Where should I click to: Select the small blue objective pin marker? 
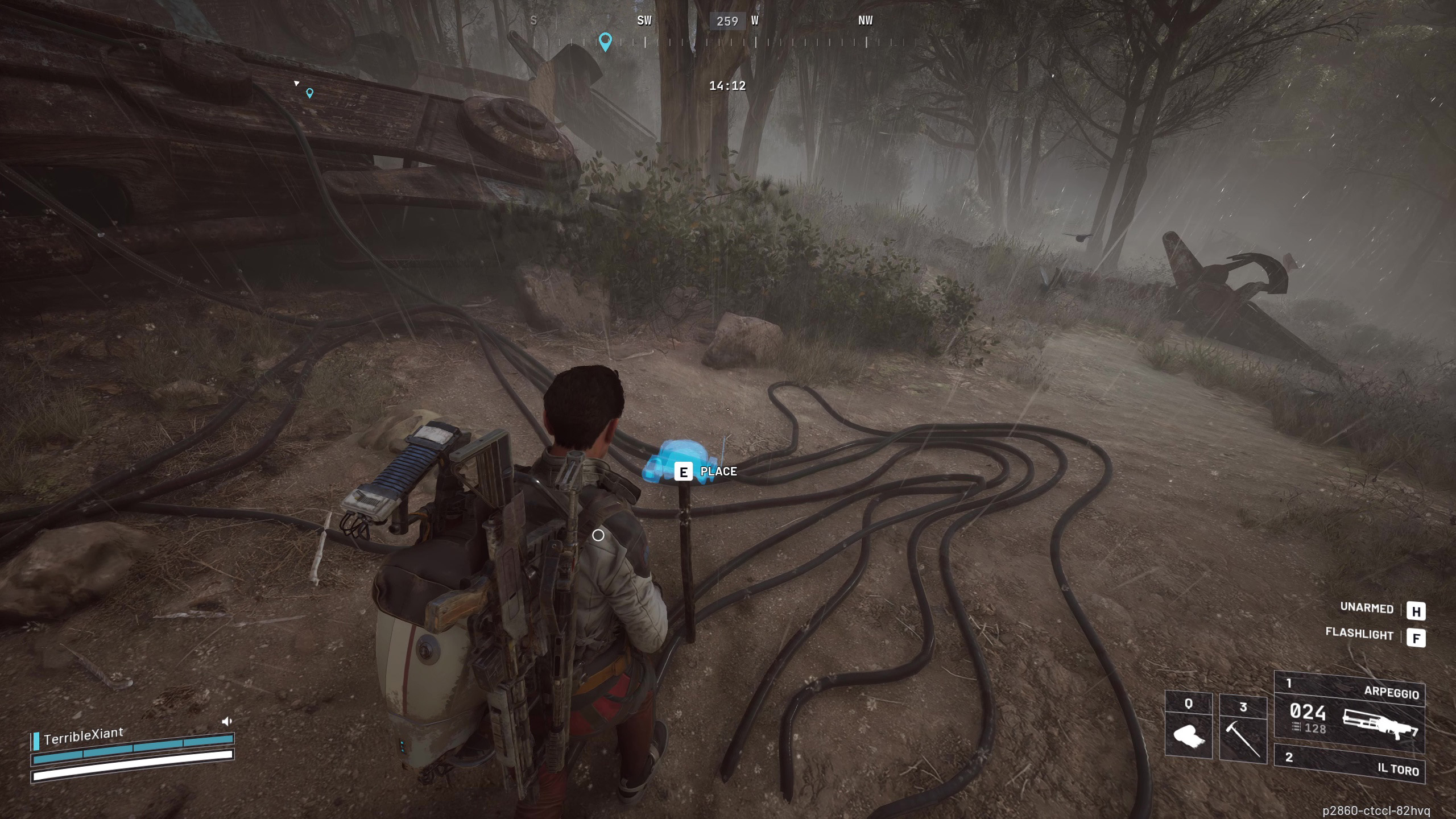[309, 93]
